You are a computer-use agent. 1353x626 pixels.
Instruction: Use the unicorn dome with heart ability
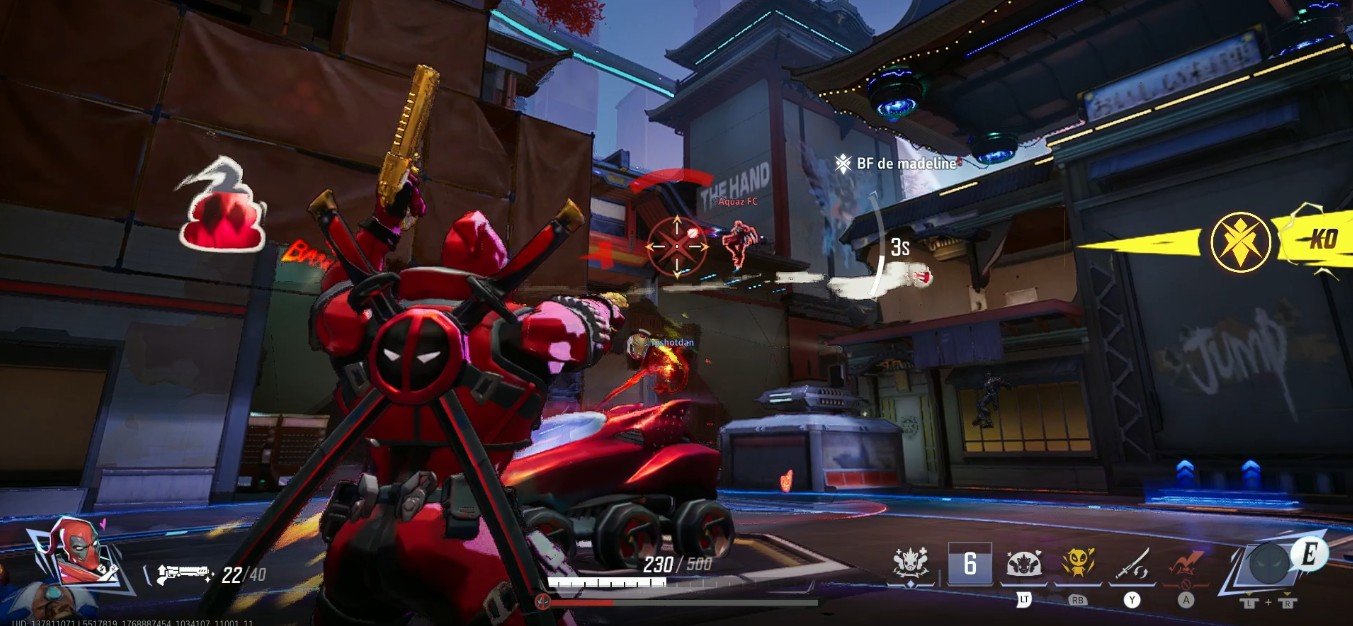[1023, 565]
